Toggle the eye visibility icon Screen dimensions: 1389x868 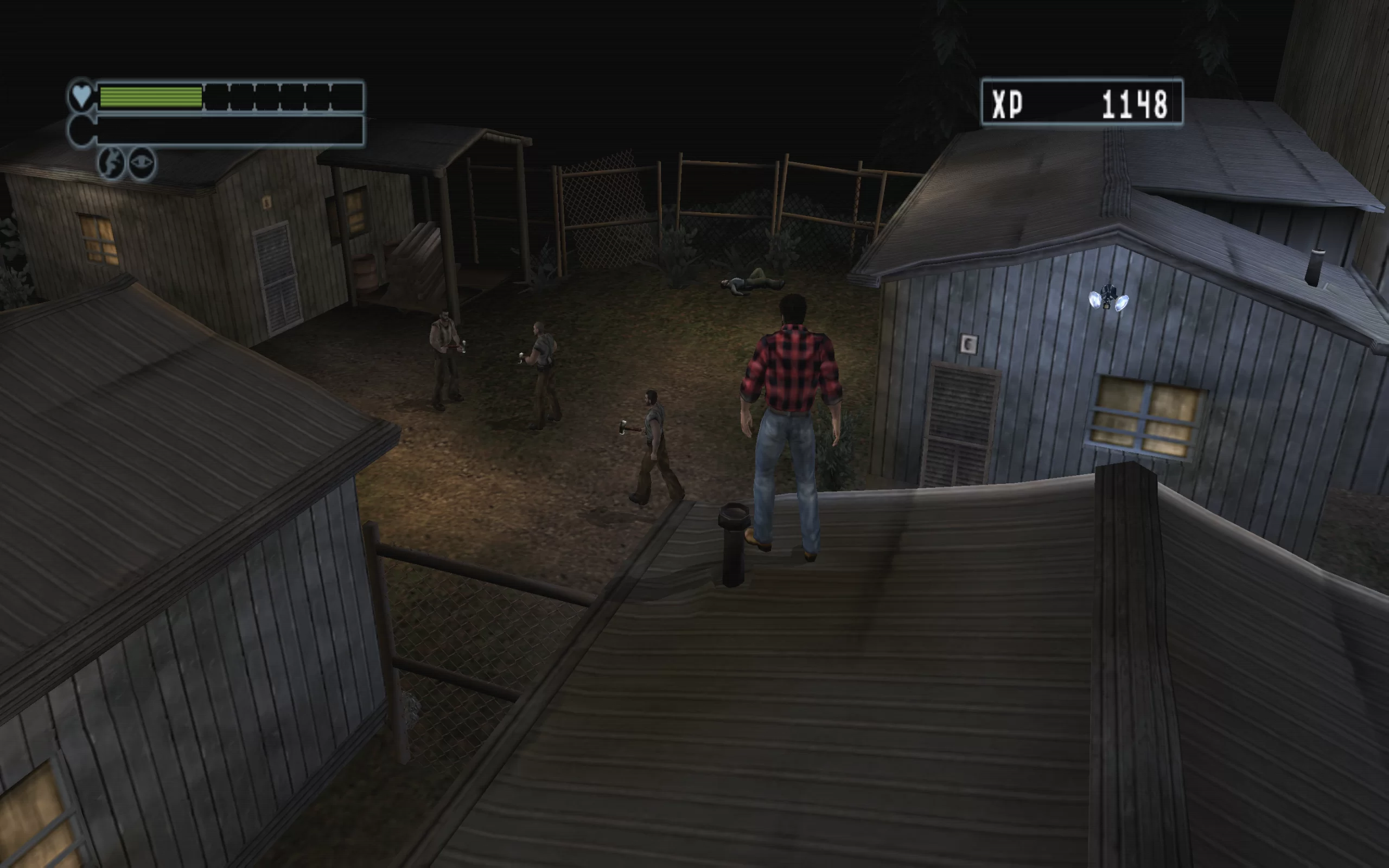(x=142, y=163)
